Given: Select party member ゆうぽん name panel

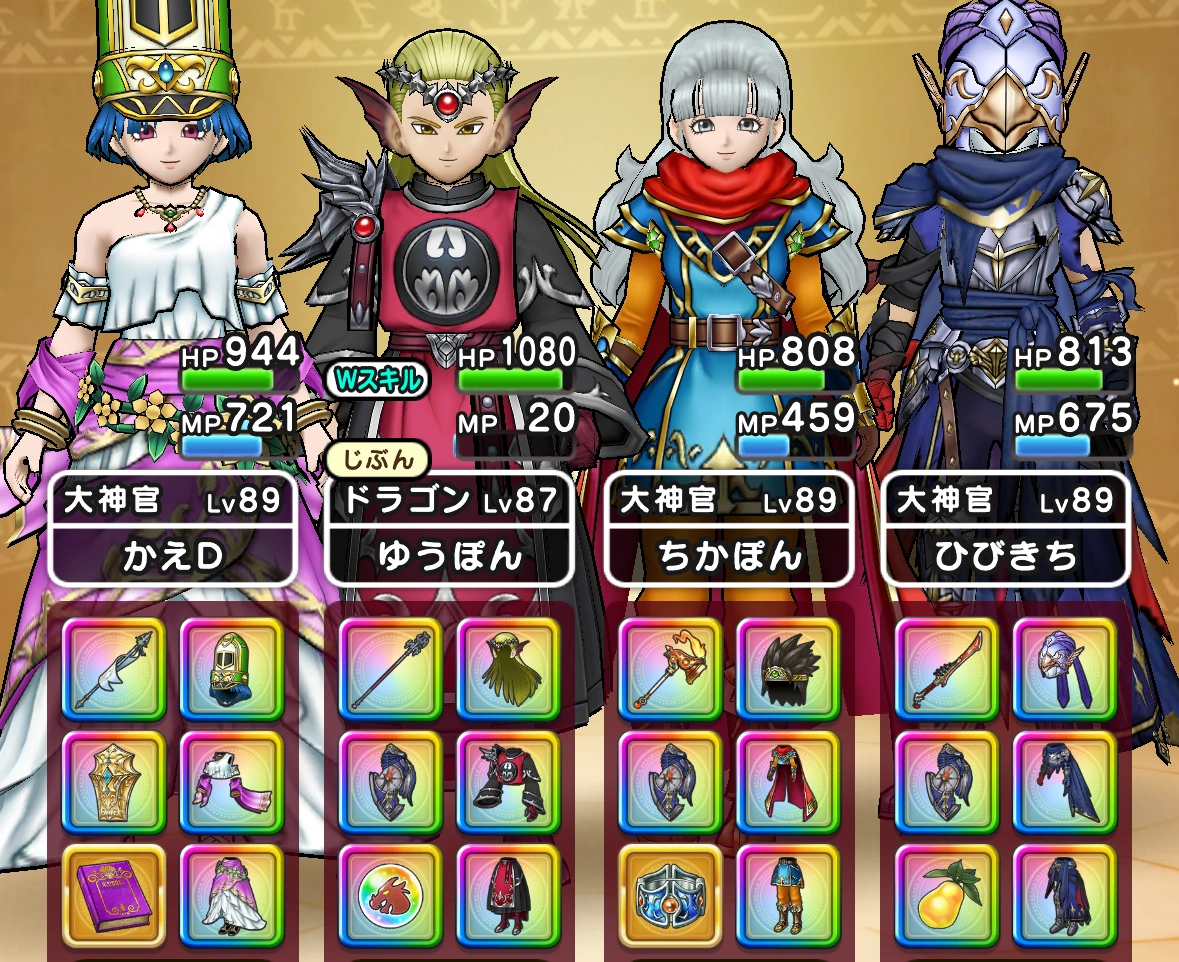Looking at the screenshot, I should coord(450,529).
